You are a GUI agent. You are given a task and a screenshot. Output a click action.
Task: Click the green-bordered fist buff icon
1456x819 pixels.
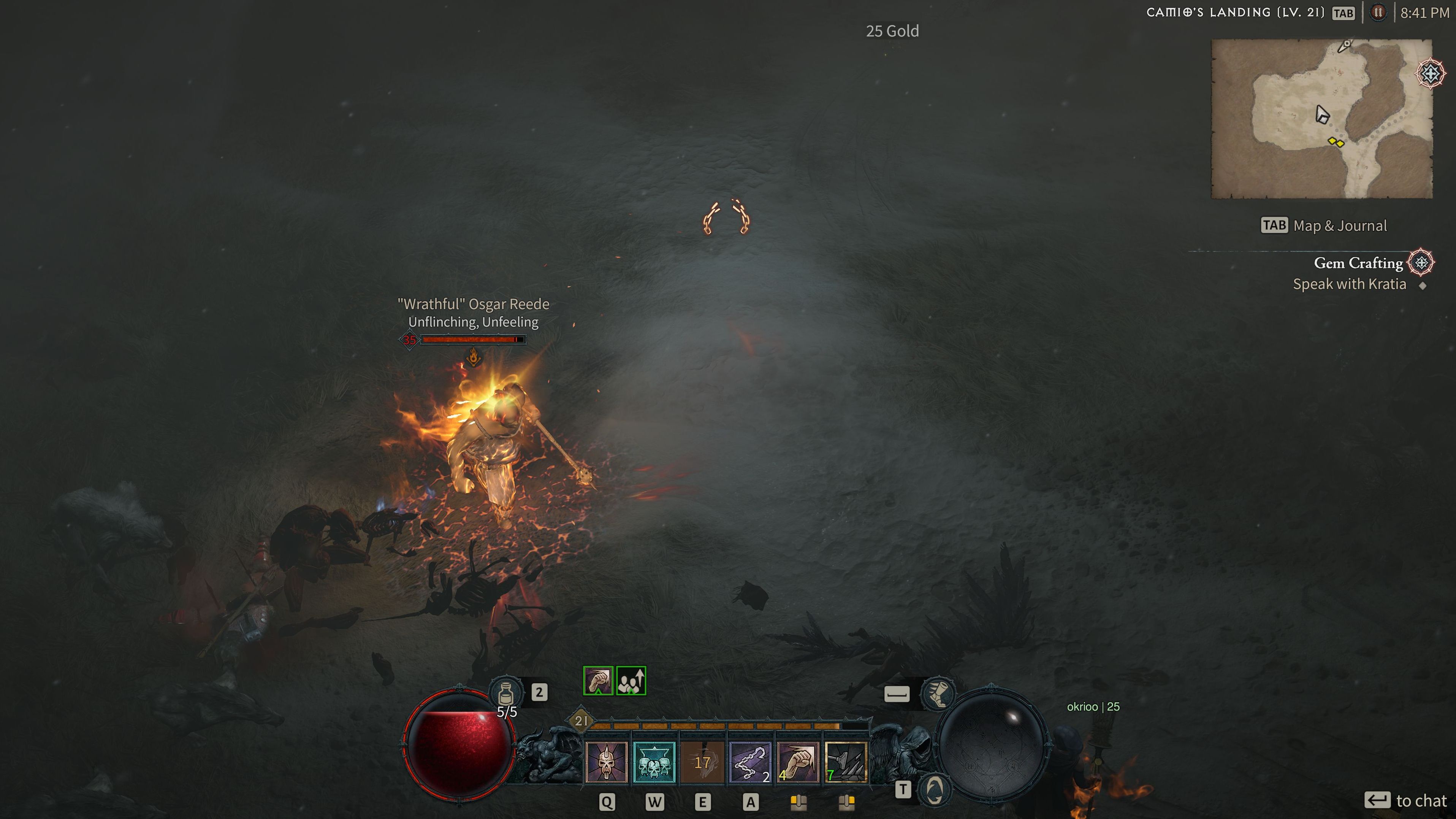click(x=598, y=681)
